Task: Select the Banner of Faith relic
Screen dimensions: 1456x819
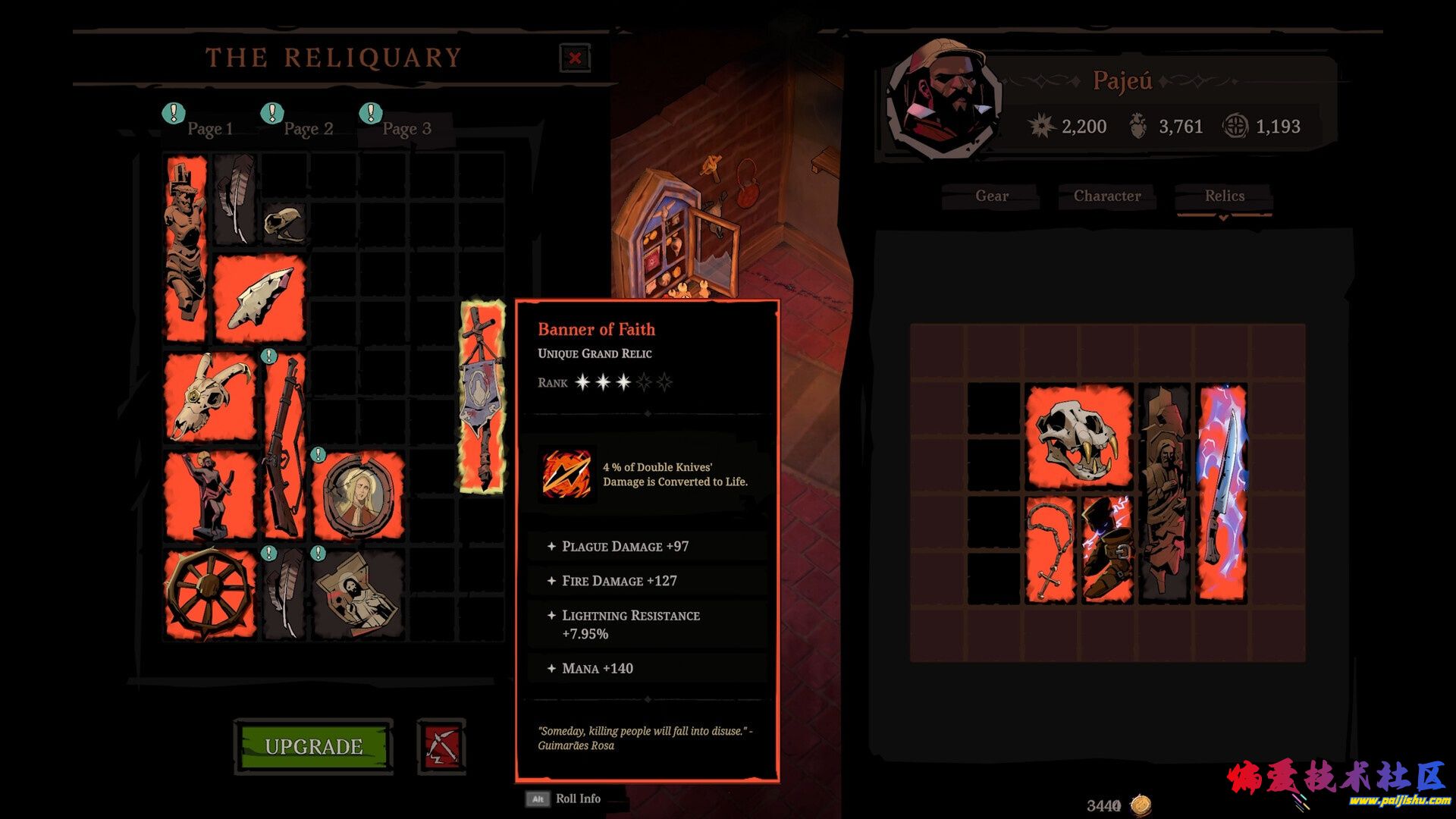Action: (x=482, y=396)
